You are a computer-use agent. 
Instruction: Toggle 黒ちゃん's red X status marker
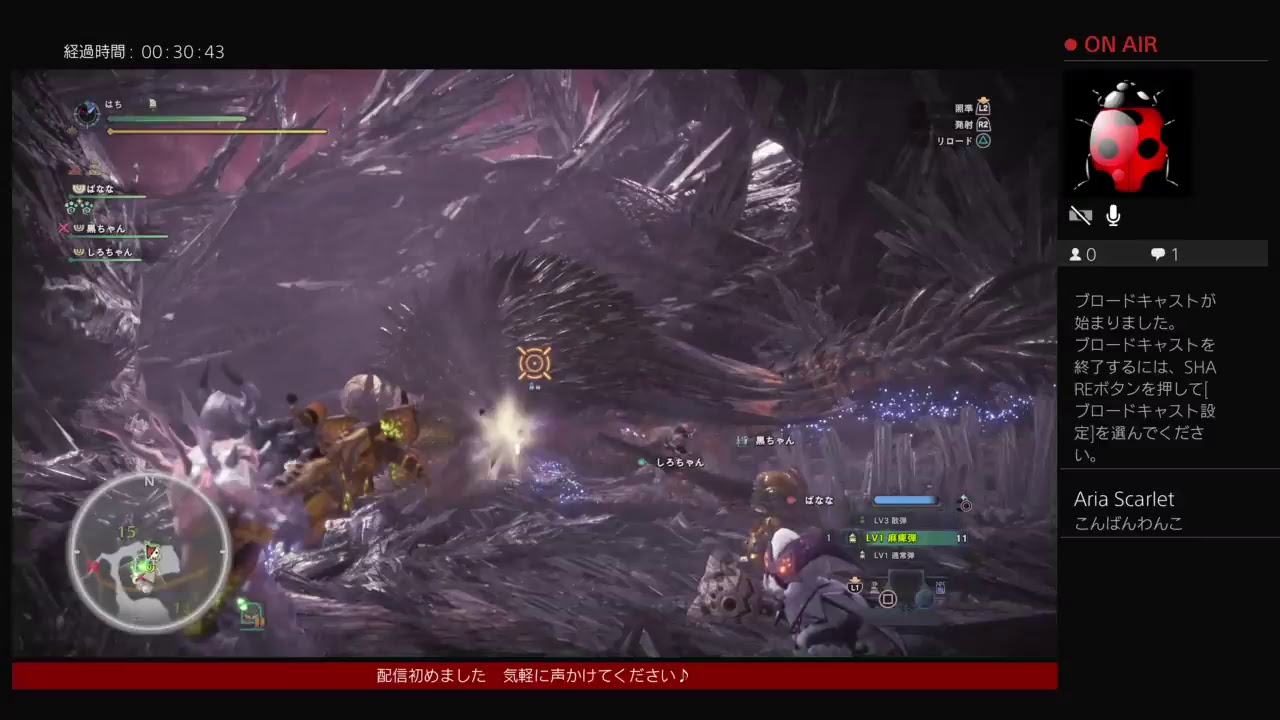point(64,228)
